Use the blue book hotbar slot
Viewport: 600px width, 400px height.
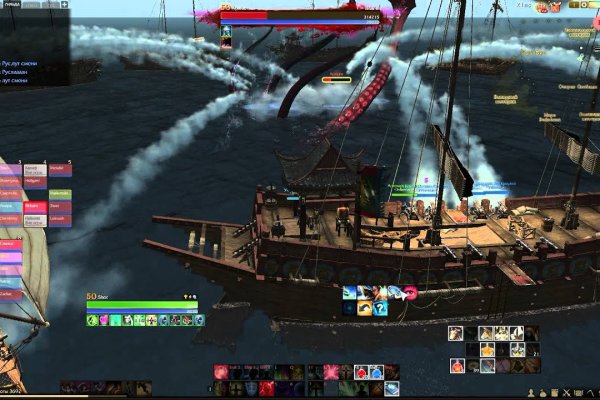(x=391, y=387)
